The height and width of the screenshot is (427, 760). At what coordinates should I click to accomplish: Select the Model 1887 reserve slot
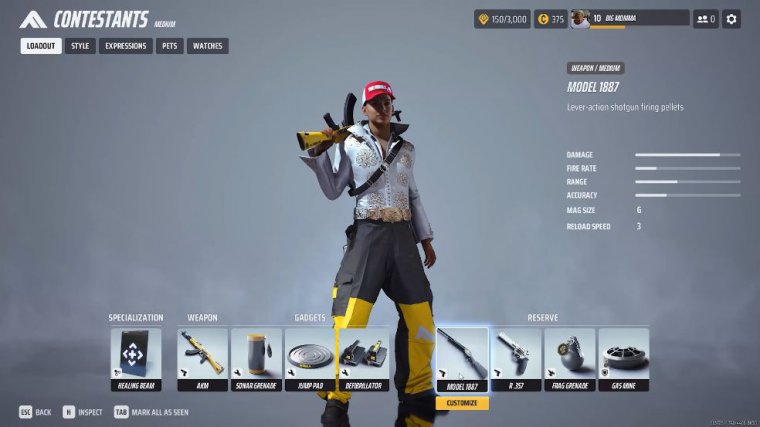click(x=462, y=359)
